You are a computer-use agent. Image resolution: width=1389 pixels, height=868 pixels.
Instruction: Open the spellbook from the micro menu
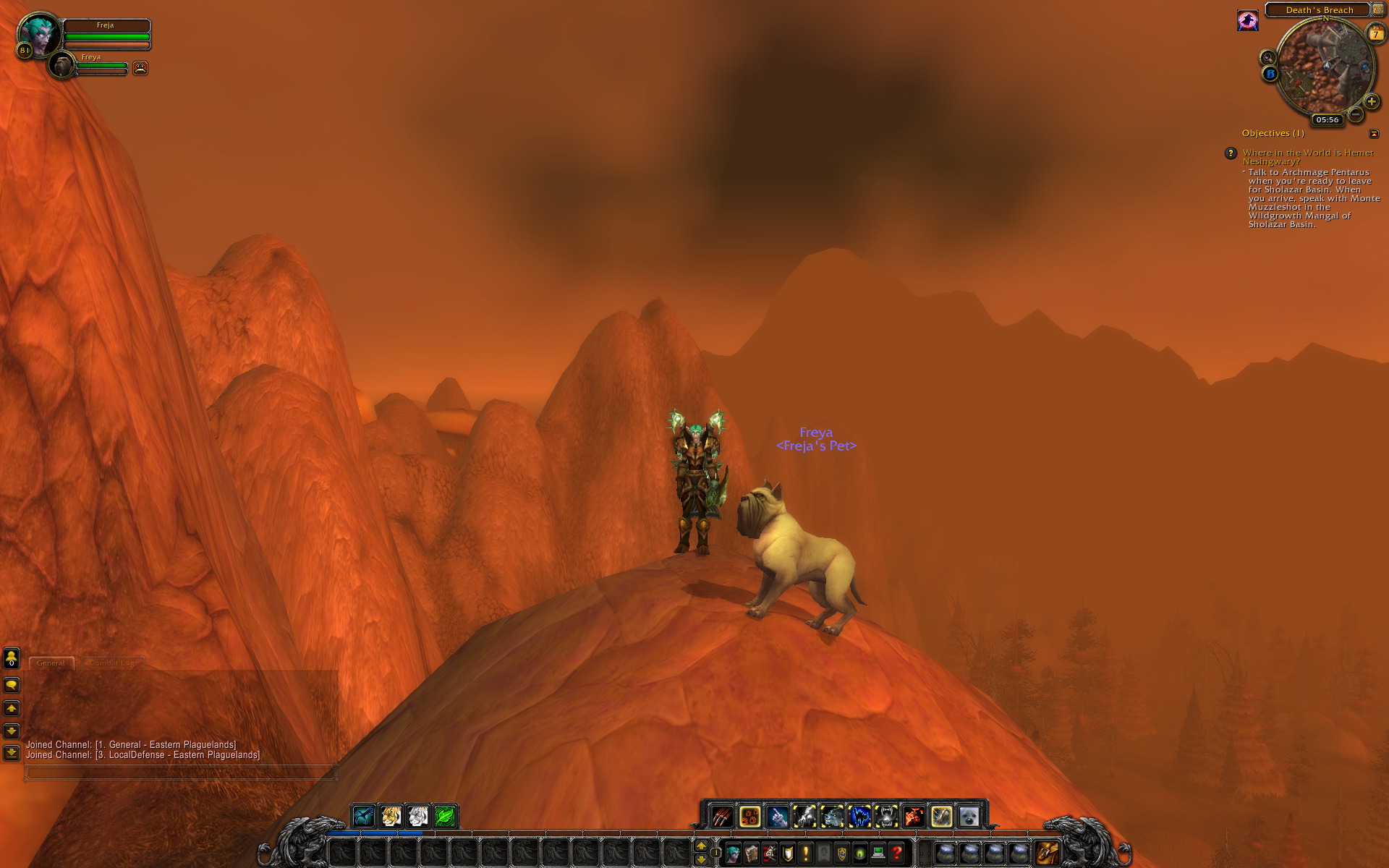tap(752, 855)
